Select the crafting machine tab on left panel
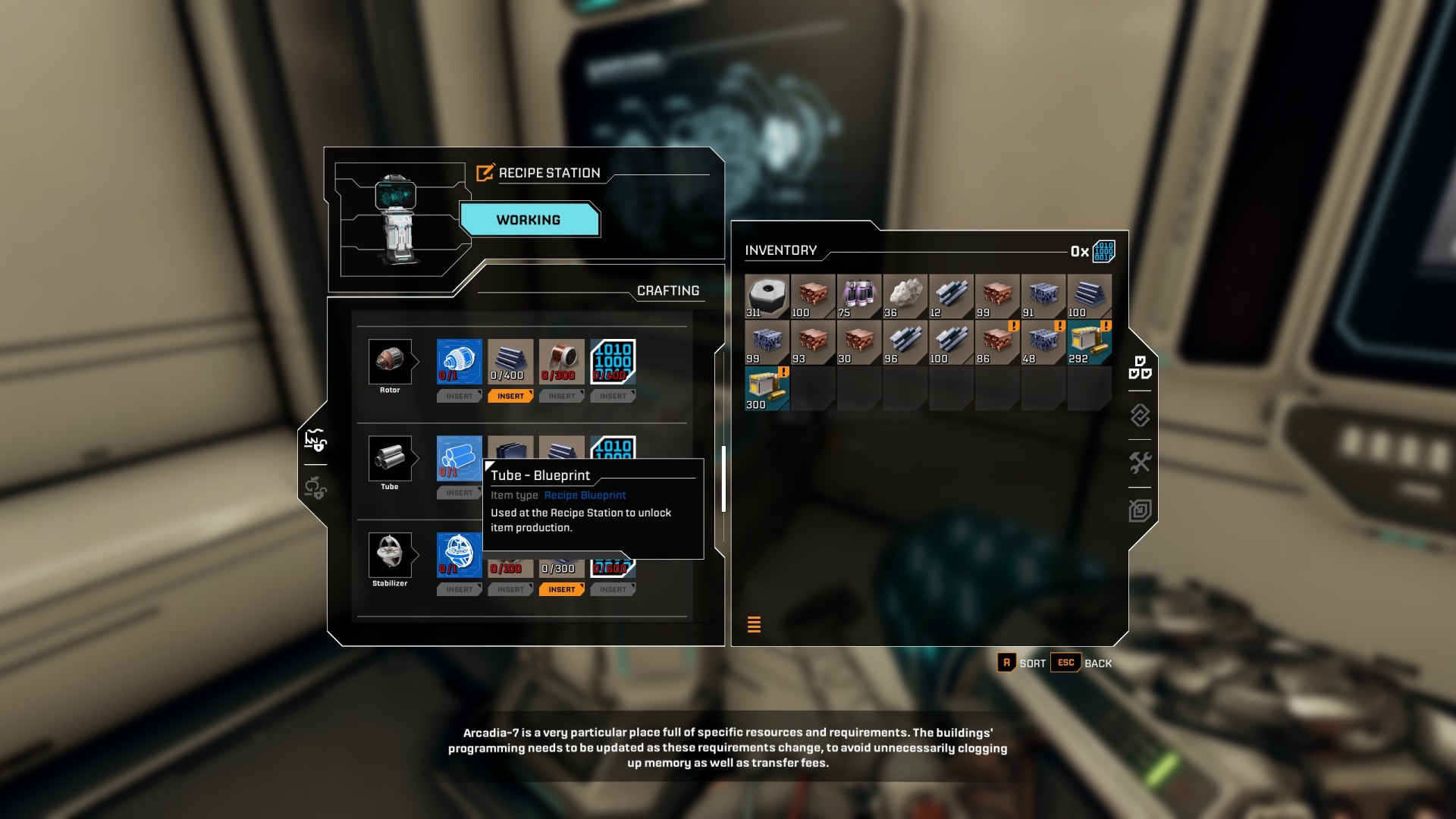The image size is (1456, 819). pos(317,440)
